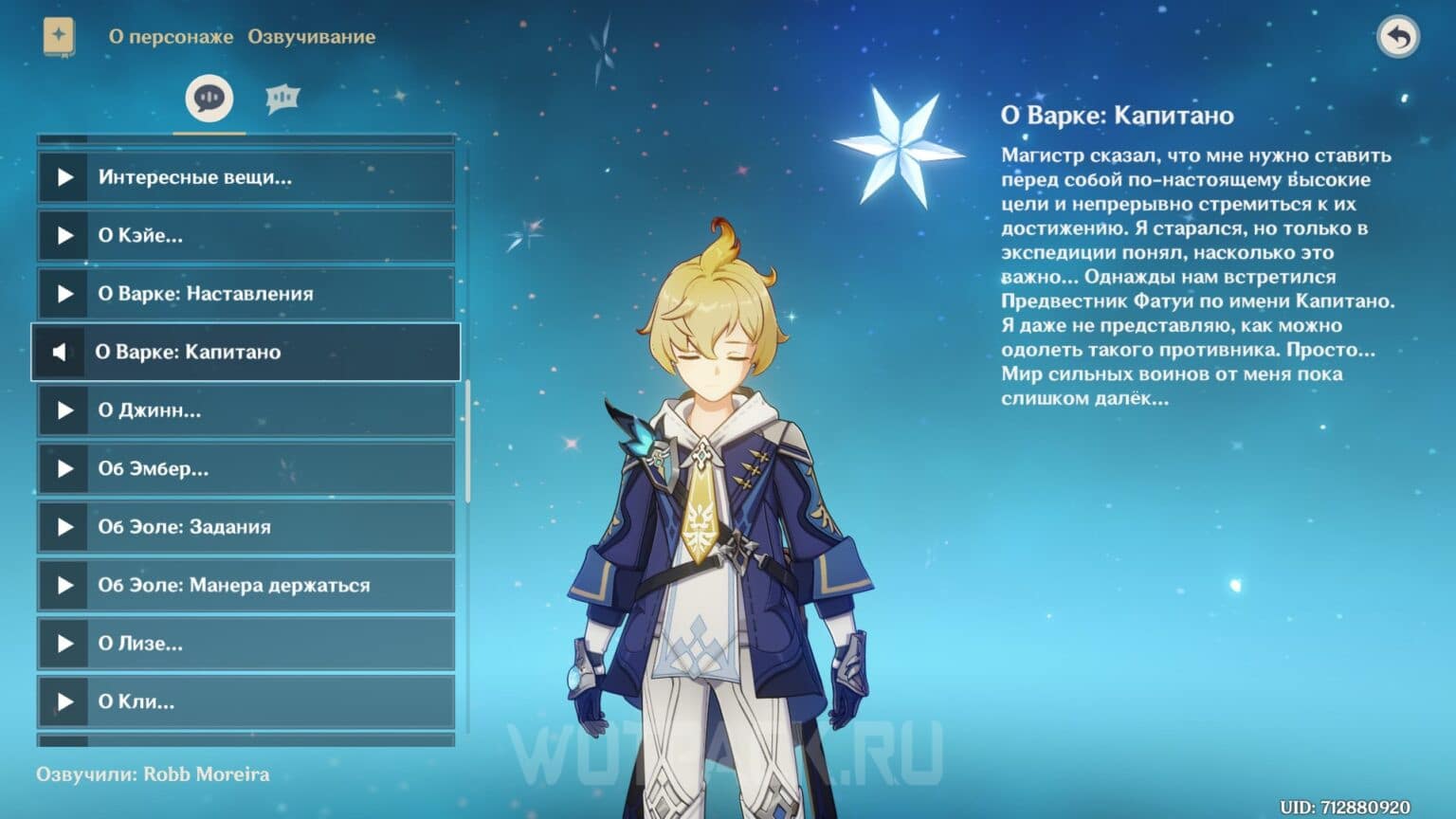The width and height of the screenshot is (1456, 819).
Task: Choose the "Об Эмбер..." voice line
Action: pyautogui.click(x=246, y=468)
